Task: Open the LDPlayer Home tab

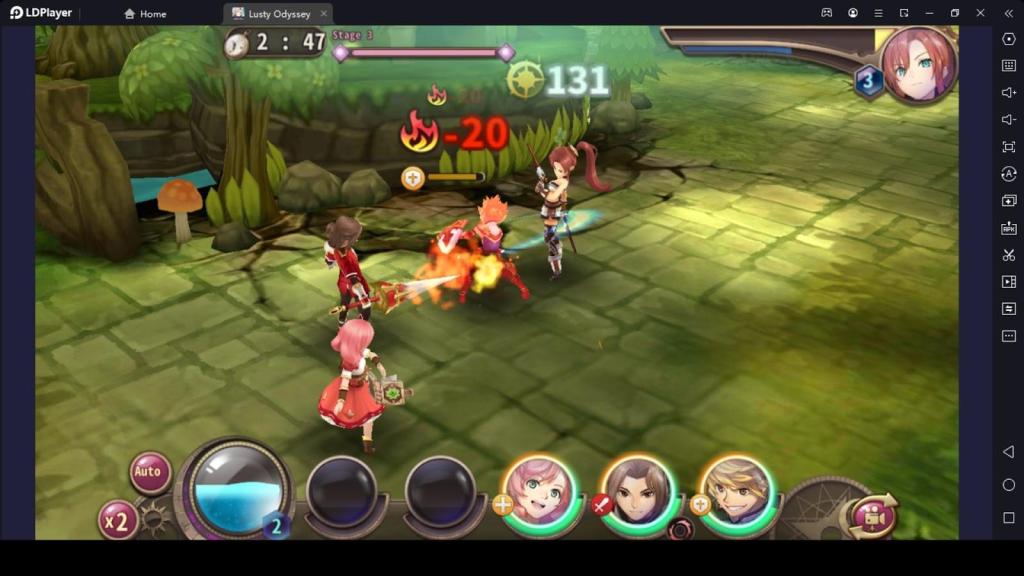Action: (145, 14)
